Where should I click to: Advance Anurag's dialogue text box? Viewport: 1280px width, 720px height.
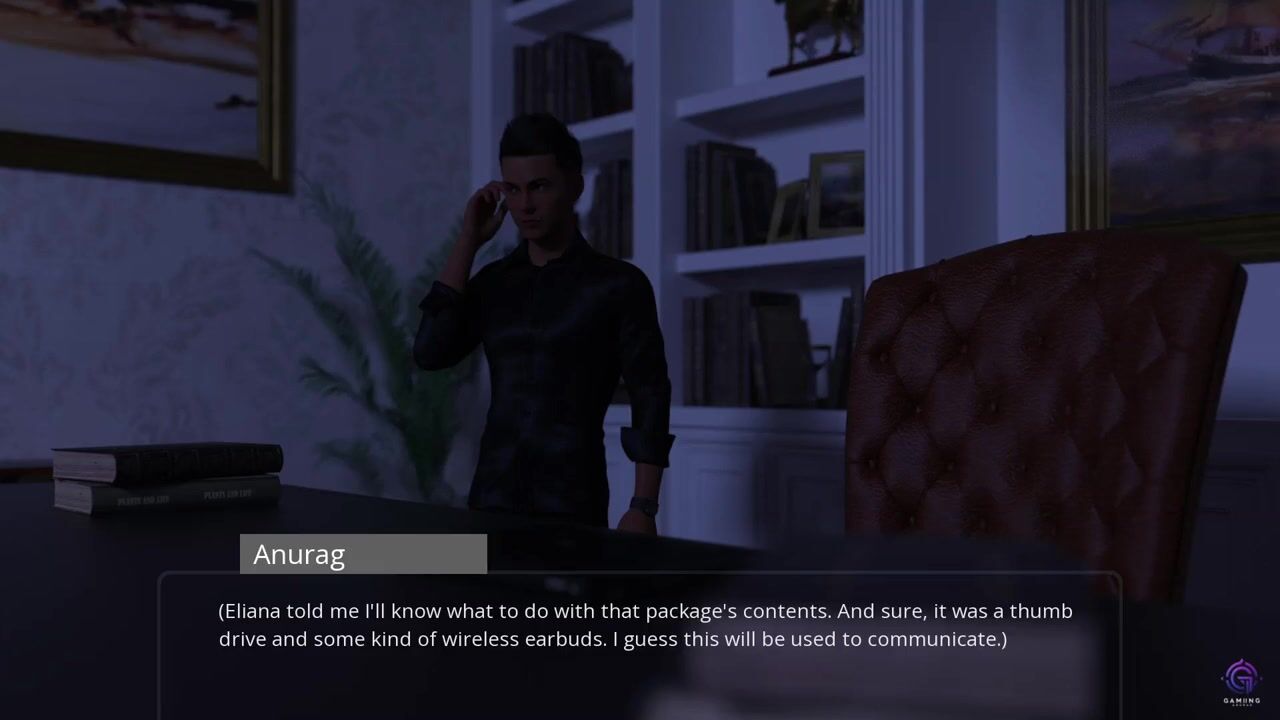[x=640, y=640]
